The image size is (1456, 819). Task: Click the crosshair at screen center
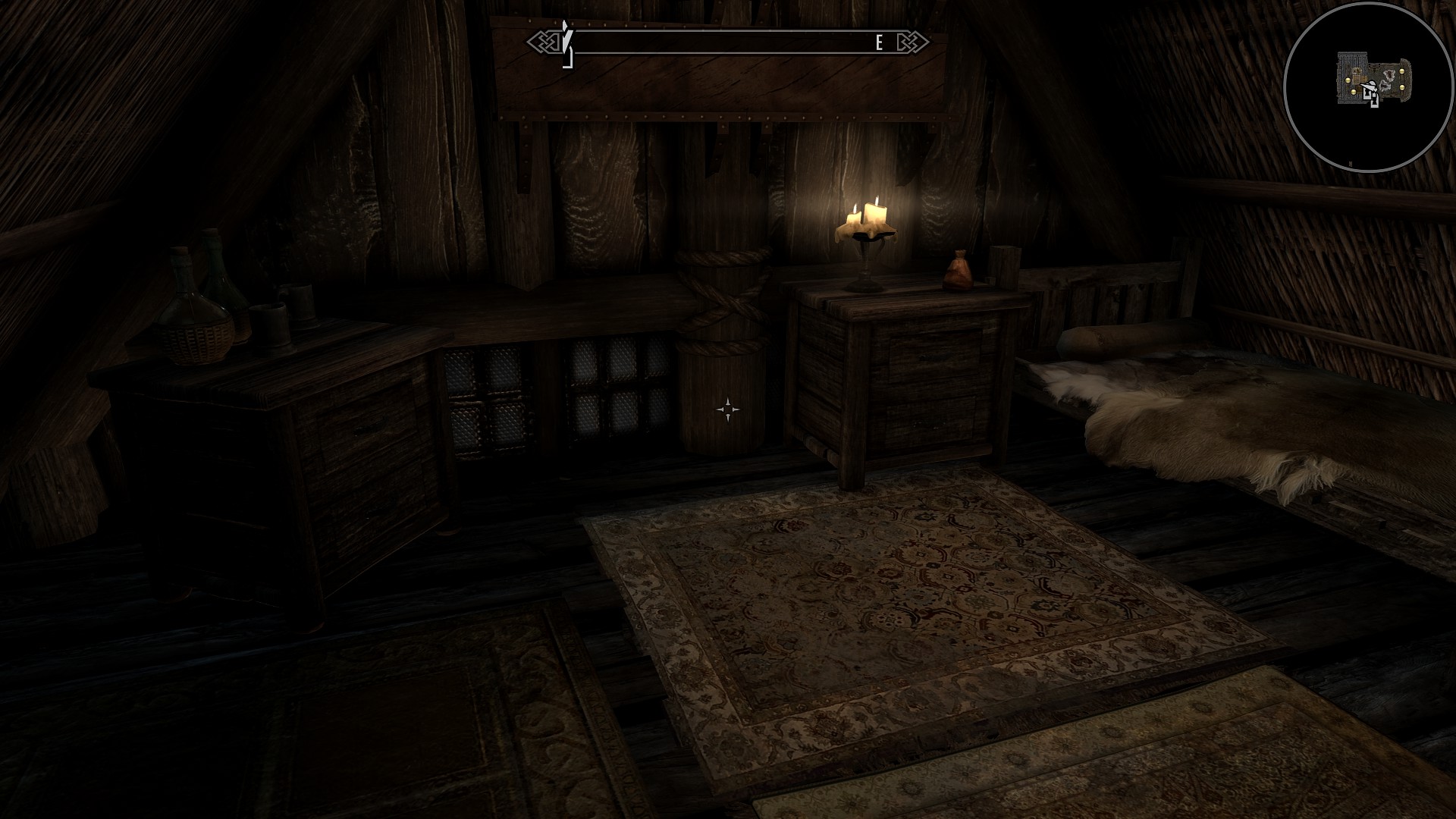click(x=727, y=409)
